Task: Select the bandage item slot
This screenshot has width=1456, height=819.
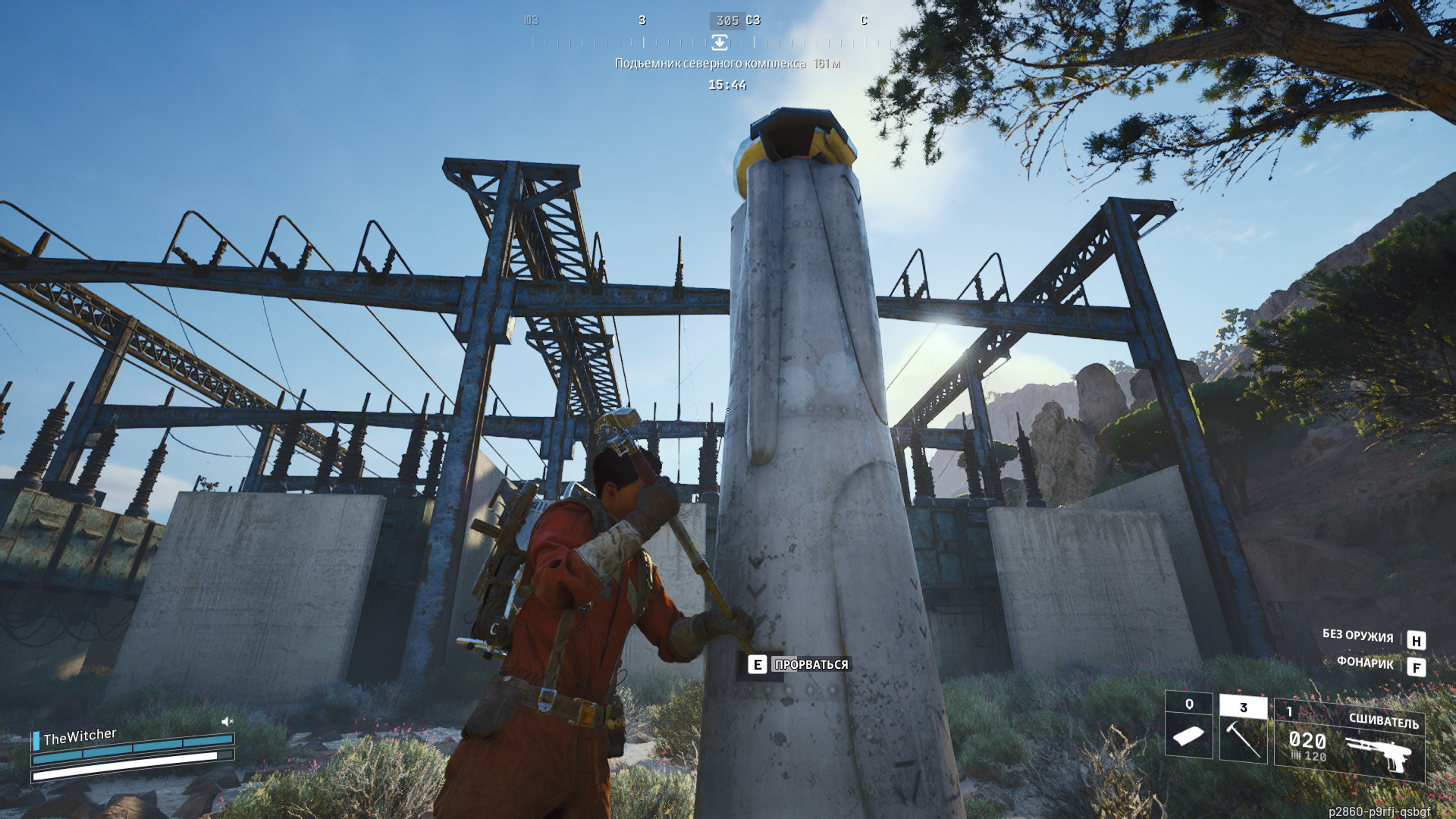Action: 1188,725
